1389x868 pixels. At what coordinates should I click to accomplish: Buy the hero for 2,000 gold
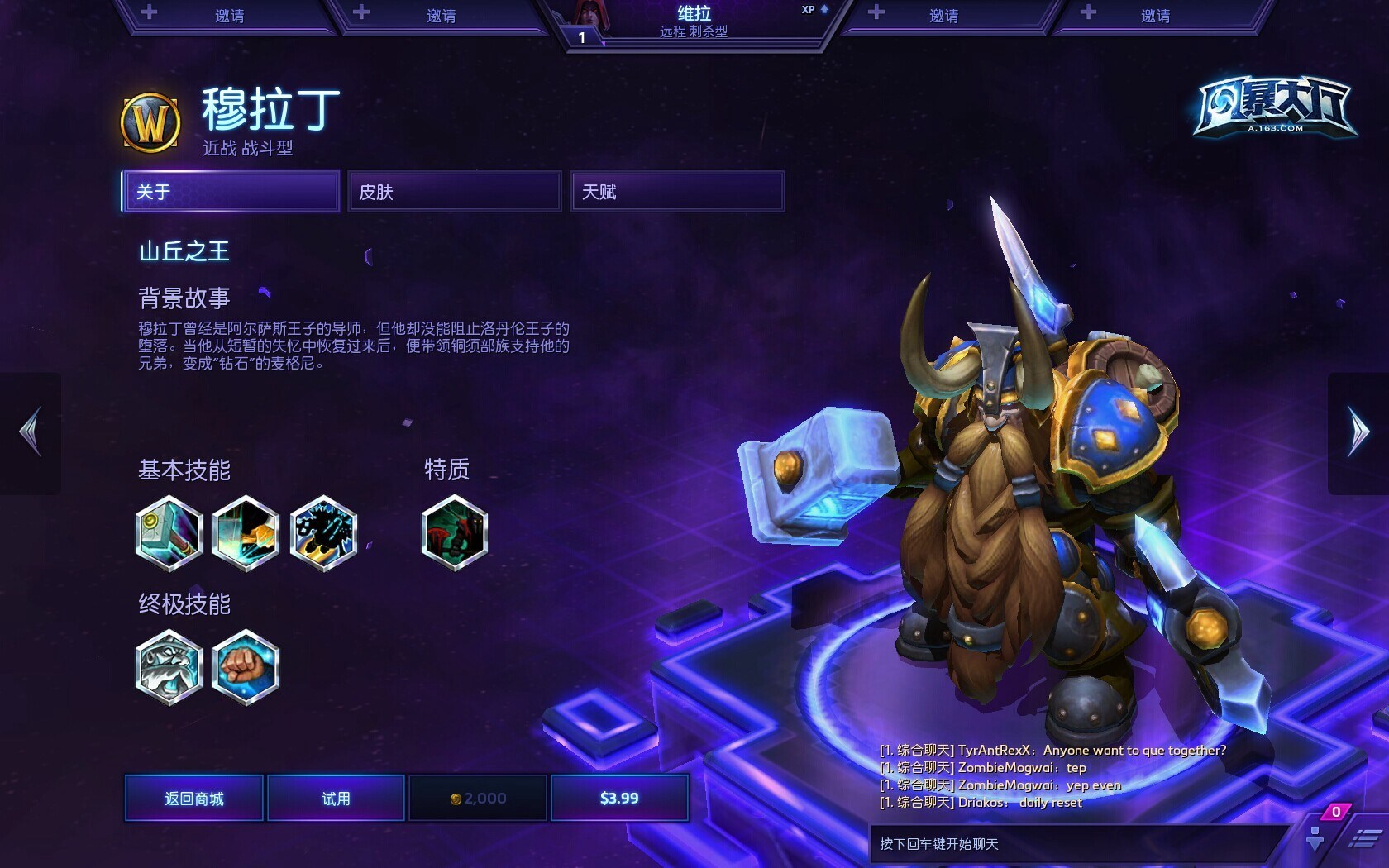click(x=478, y=798)
